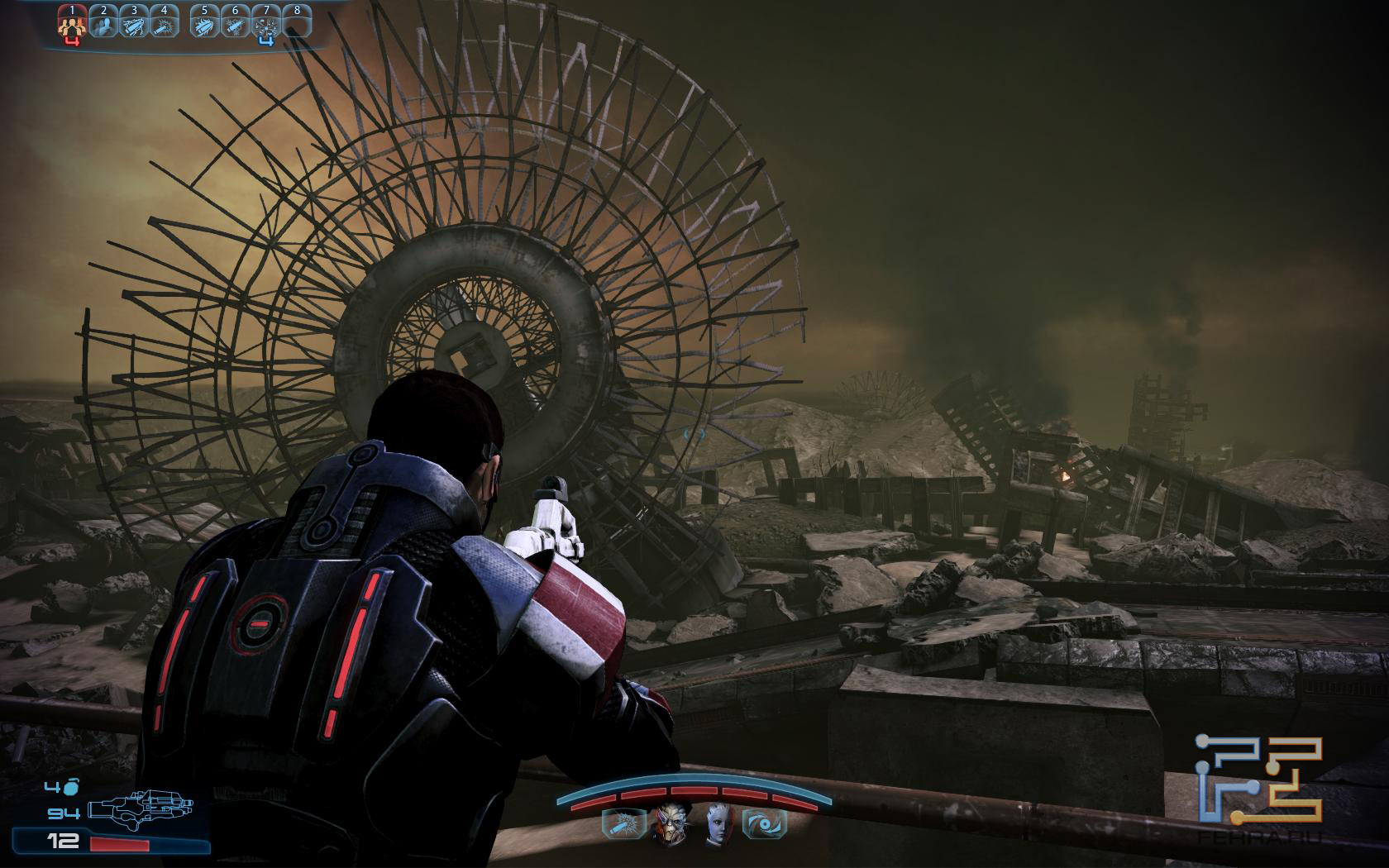
Task: Select hotbar slot 1 squad icon
Action: click(x=72, y=24)
